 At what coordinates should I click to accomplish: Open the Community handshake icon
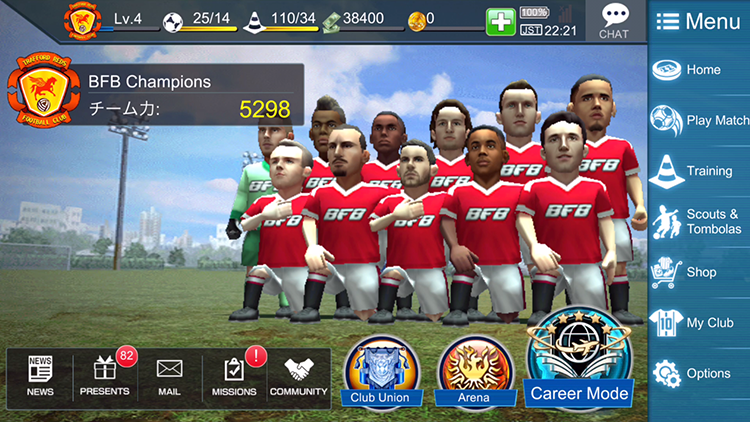point(299,376)
